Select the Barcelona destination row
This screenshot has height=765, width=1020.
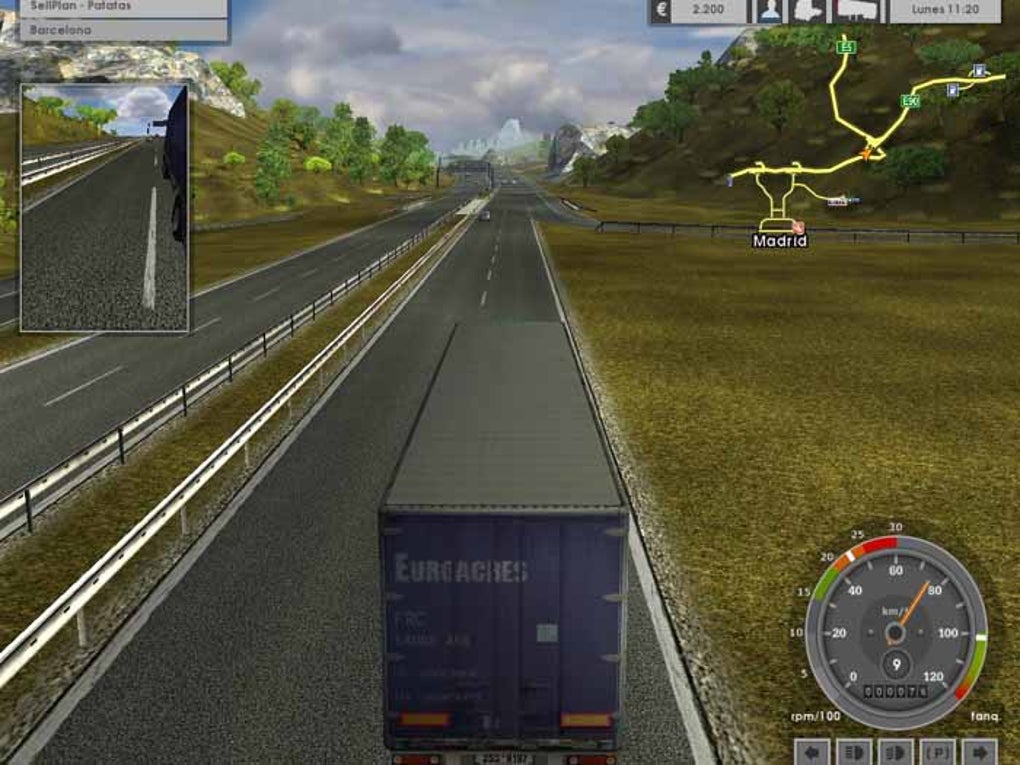coord(113,30)
